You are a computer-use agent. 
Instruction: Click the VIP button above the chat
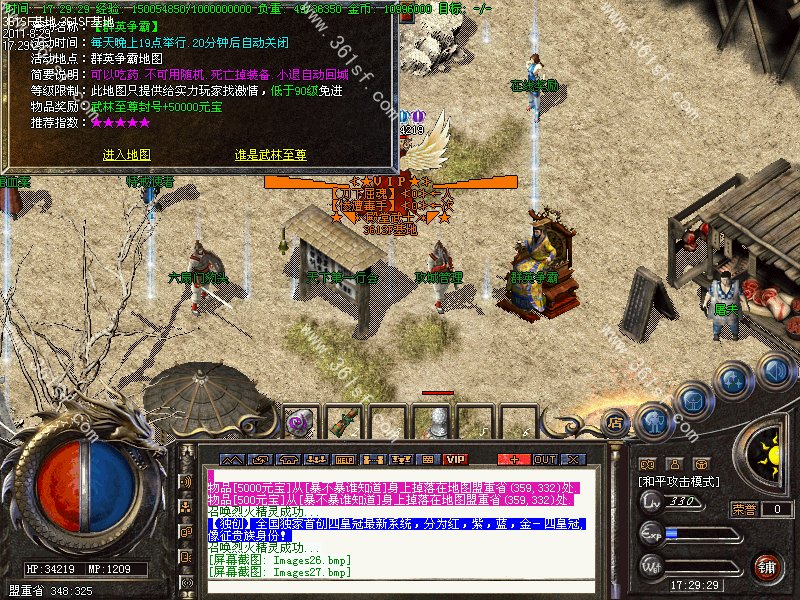[x=456, y=459]
